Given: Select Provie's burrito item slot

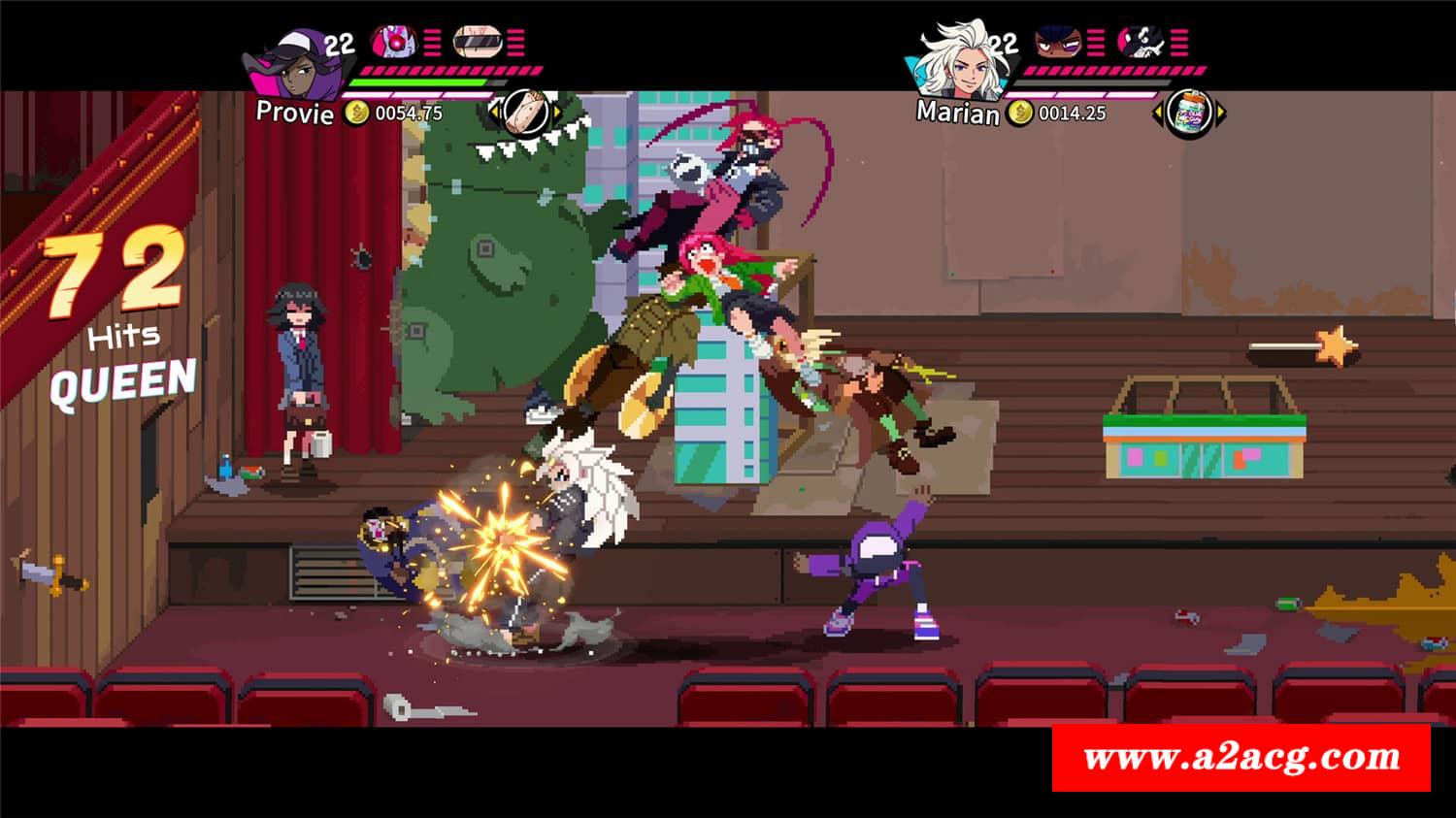Looking at the screenshot, I should pyautogui.click(x=526, y=112).
